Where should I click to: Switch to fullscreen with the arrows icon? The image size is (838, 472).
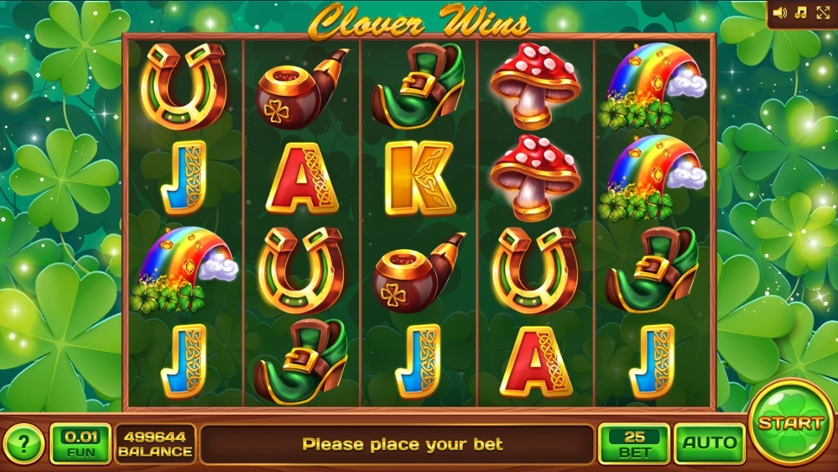point(824,13)
